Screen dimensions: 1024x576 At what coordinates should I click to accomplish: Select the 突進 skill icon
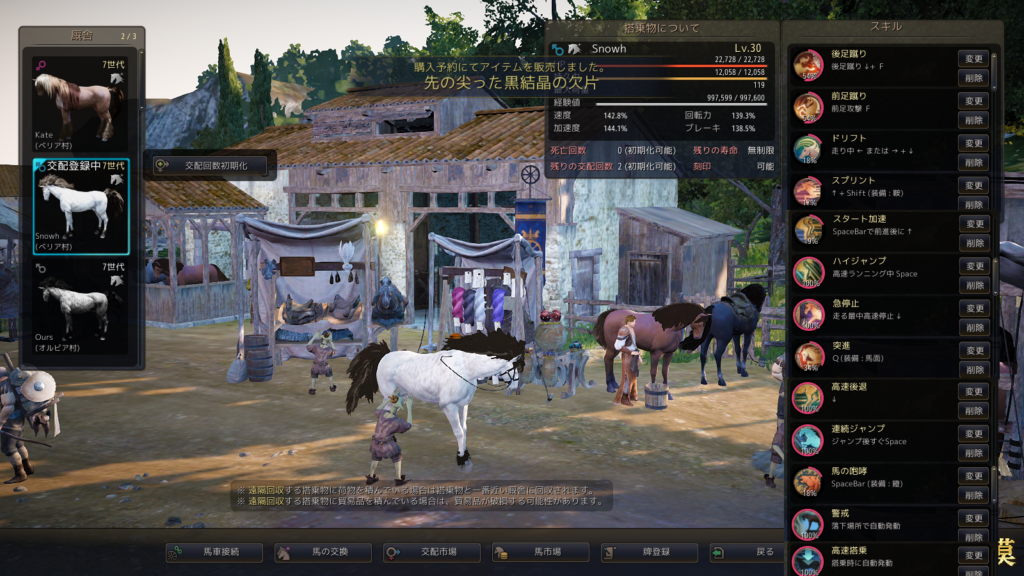[808, 355]
